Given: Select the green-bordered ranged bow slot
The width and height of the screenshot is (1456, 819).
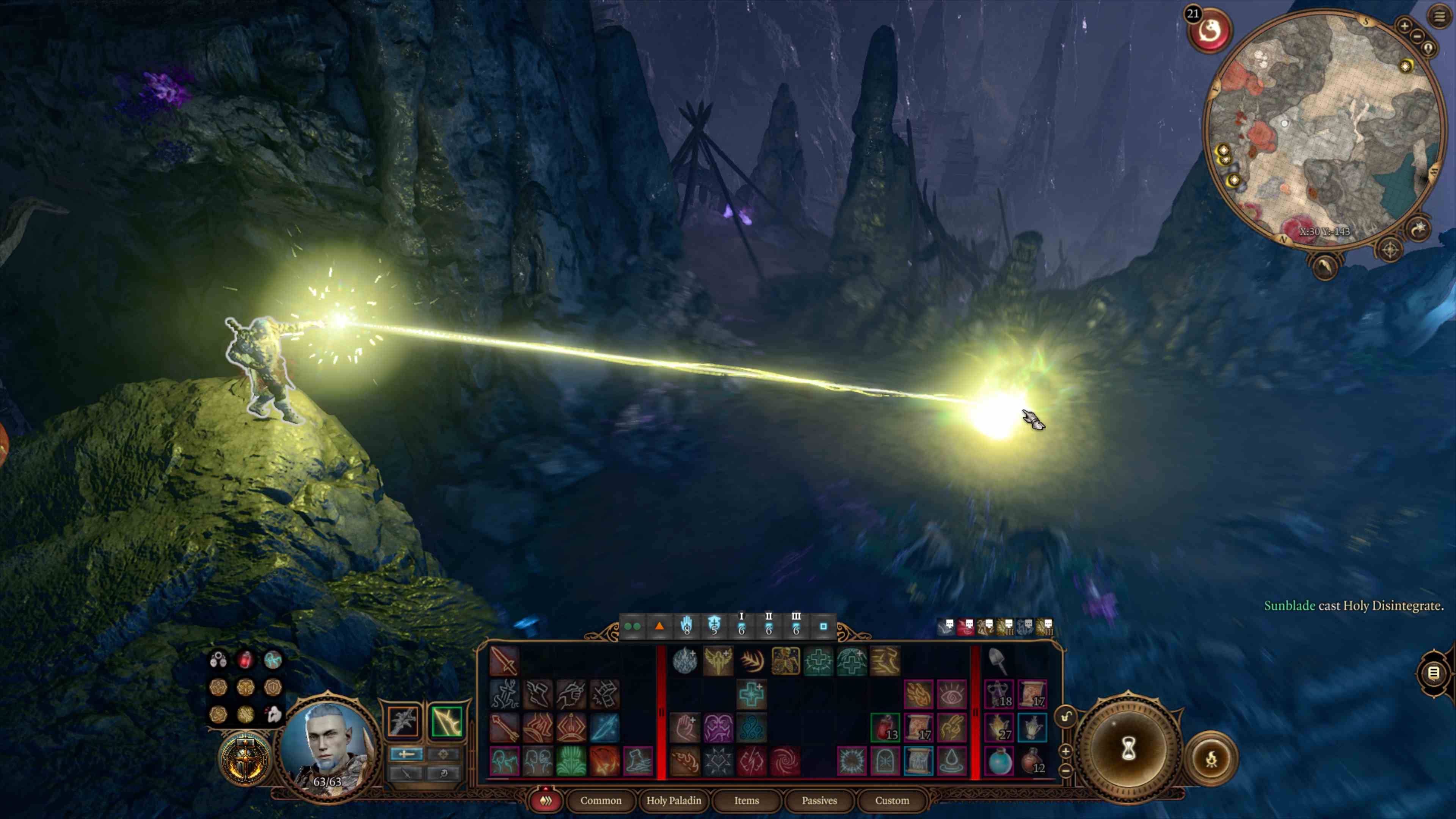Looking at the screenshot, I should pos(447,721).
